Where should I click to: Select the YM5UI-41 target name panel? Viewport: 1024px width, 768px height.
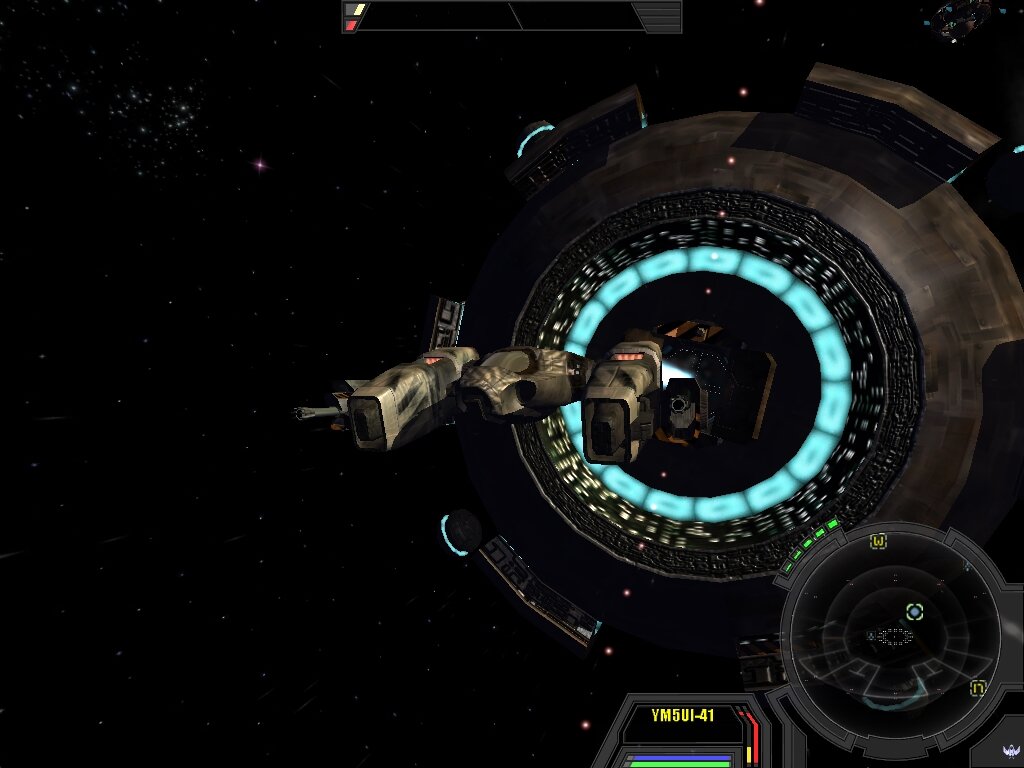click(682, 716)
